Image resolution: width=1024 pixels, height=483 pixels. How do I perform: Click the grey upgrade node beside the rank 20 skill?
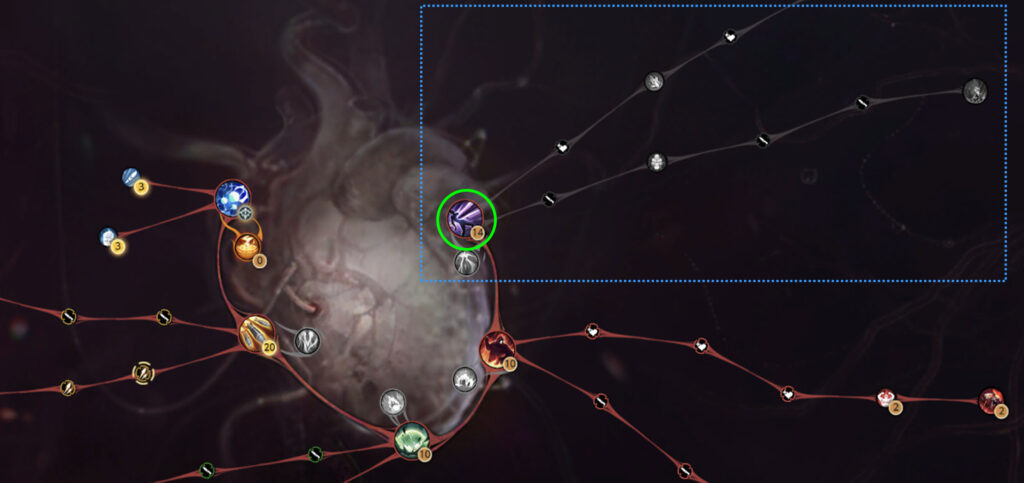pyautogui.click(x=307, y=341)
